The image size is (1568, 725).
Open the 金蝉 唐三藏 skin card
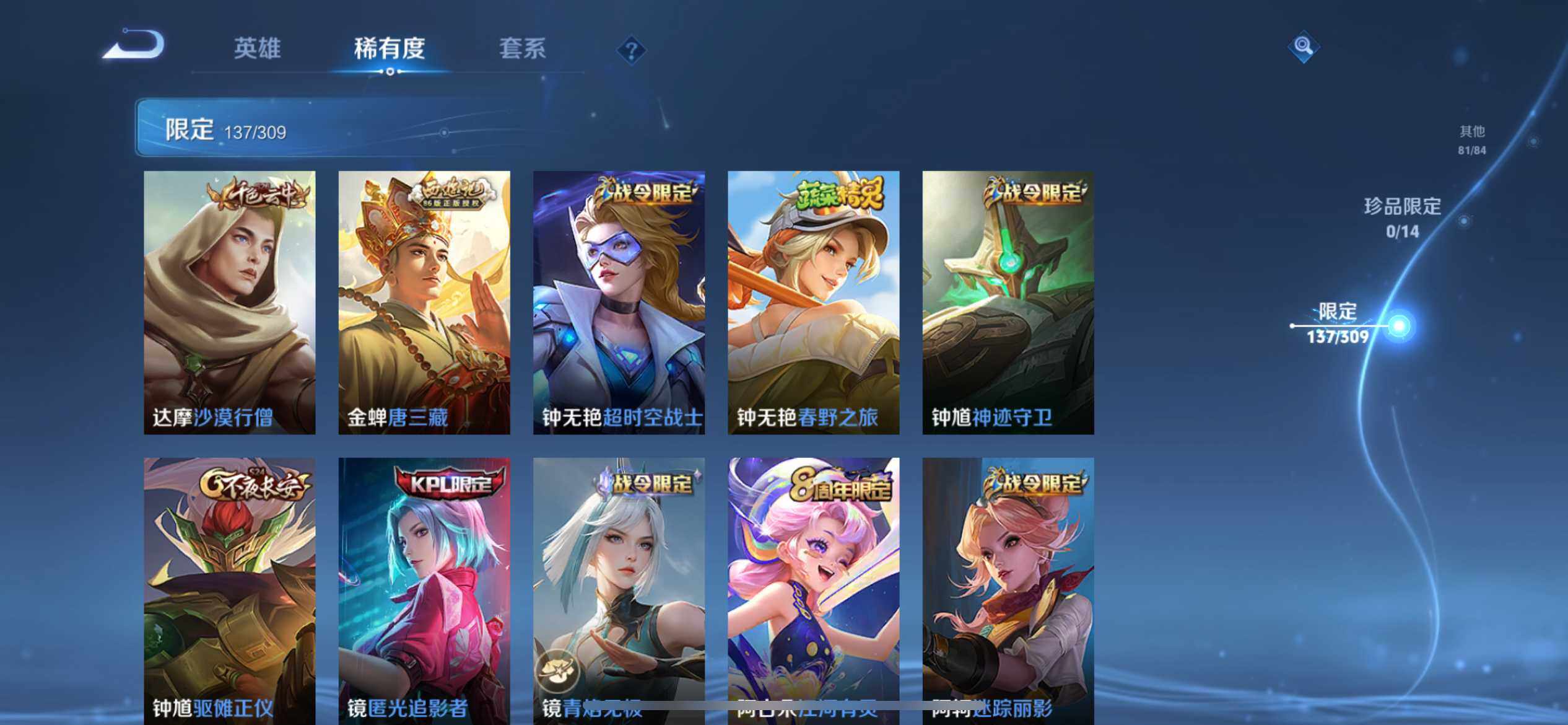424,302
